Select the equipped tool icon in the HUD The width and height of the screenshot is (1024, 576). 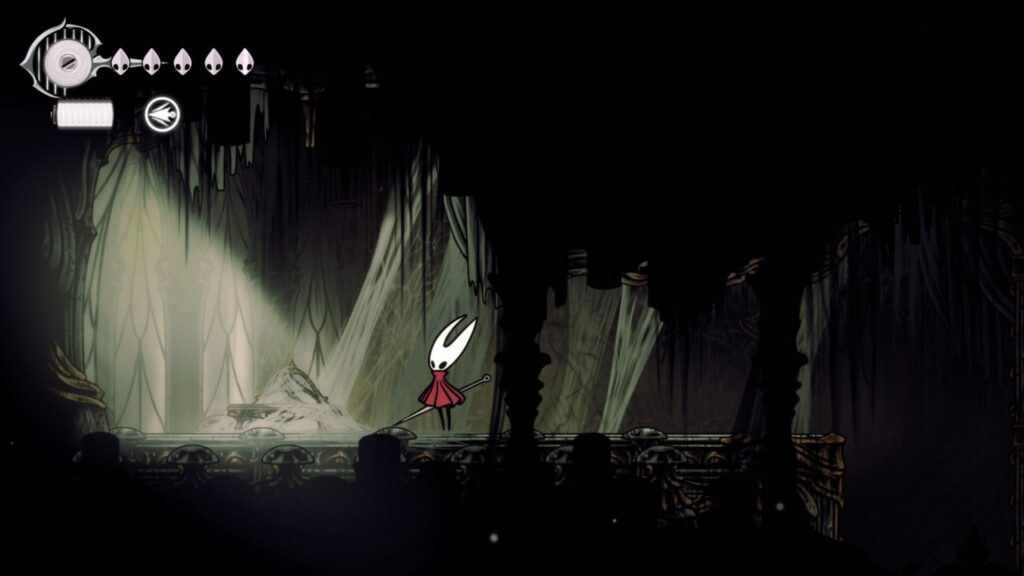tap(160, 114)
